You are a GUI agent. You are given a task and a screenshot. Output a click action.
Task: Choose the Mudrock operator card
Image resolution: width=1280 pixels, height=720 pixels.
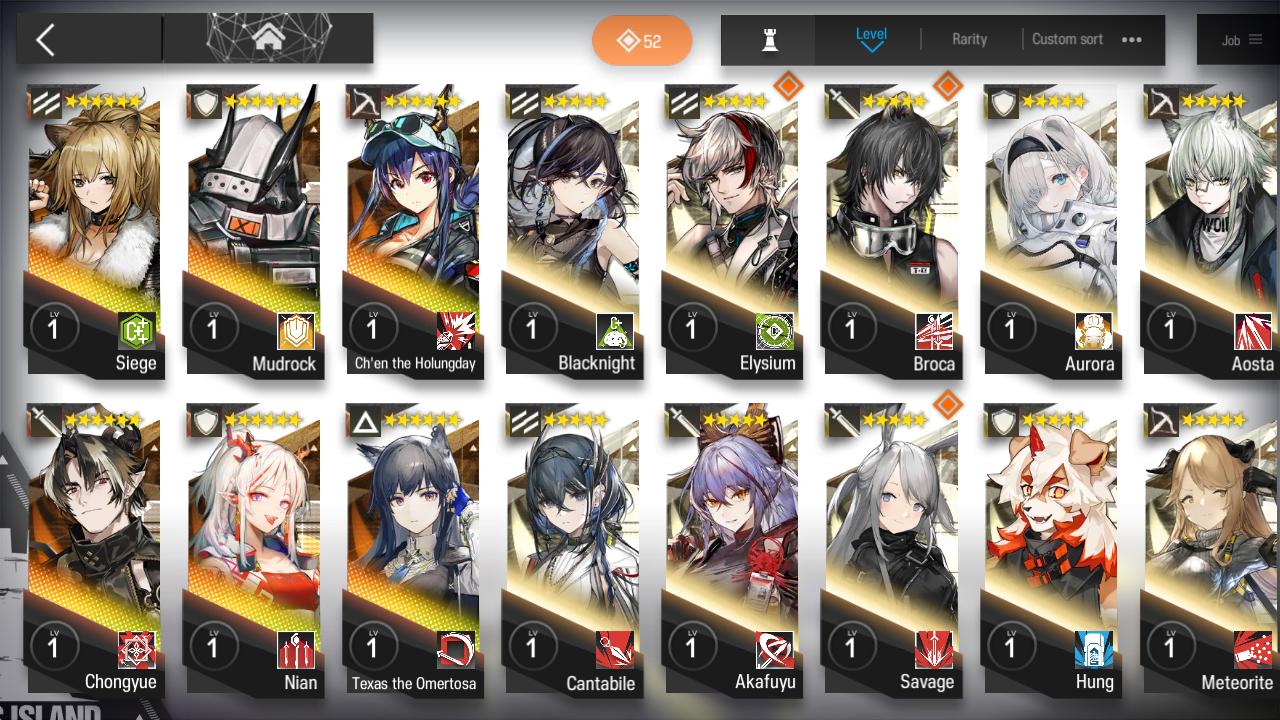(x=254, y=230)
